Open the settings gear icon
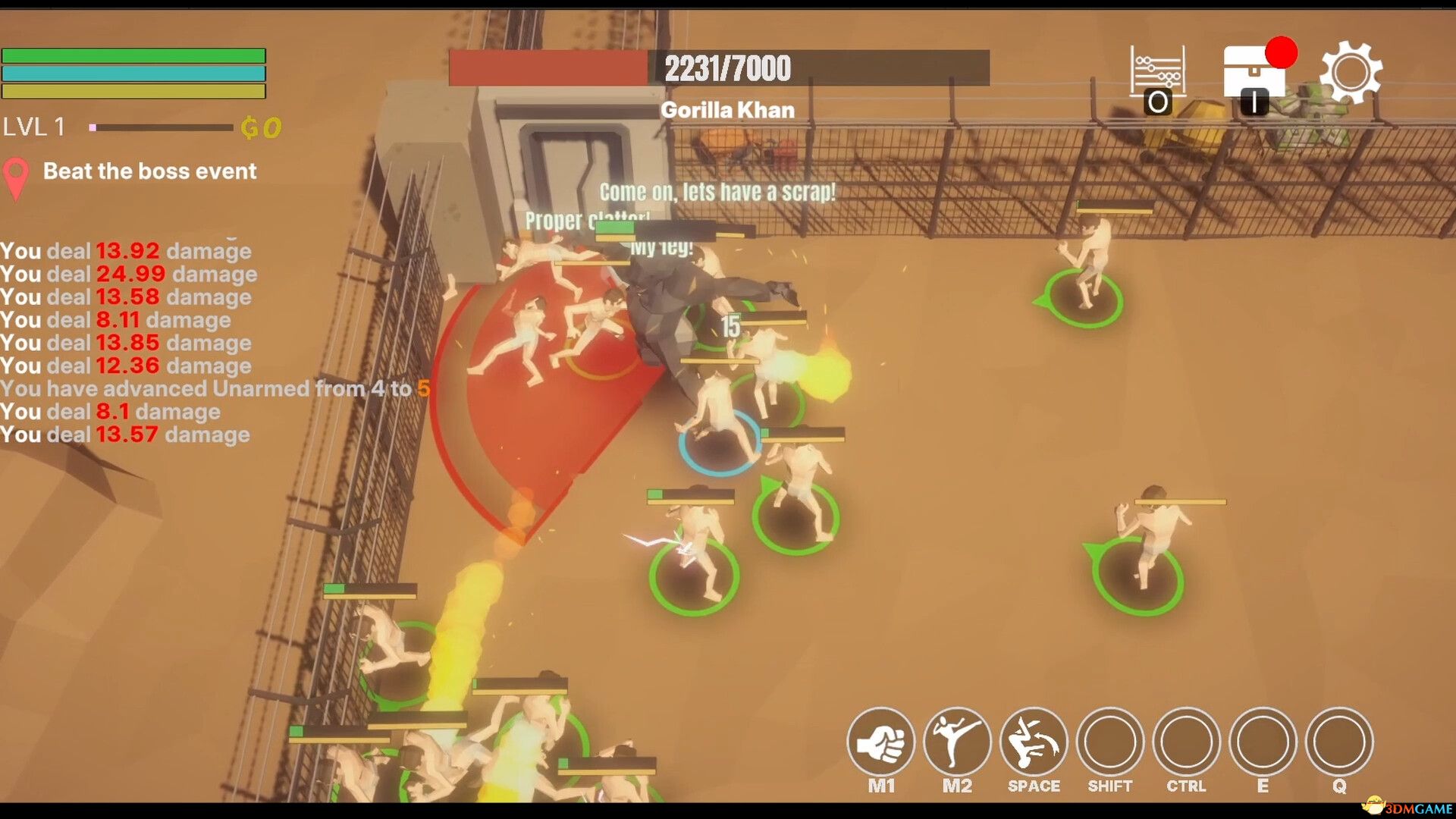 [1351, 73]
